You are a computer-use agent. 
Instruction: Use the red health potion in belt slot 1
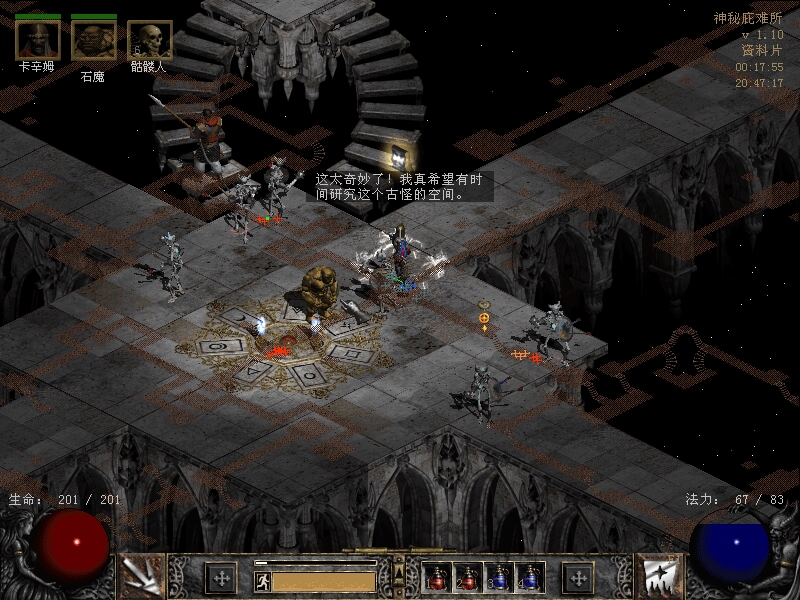tap(438, 577)
